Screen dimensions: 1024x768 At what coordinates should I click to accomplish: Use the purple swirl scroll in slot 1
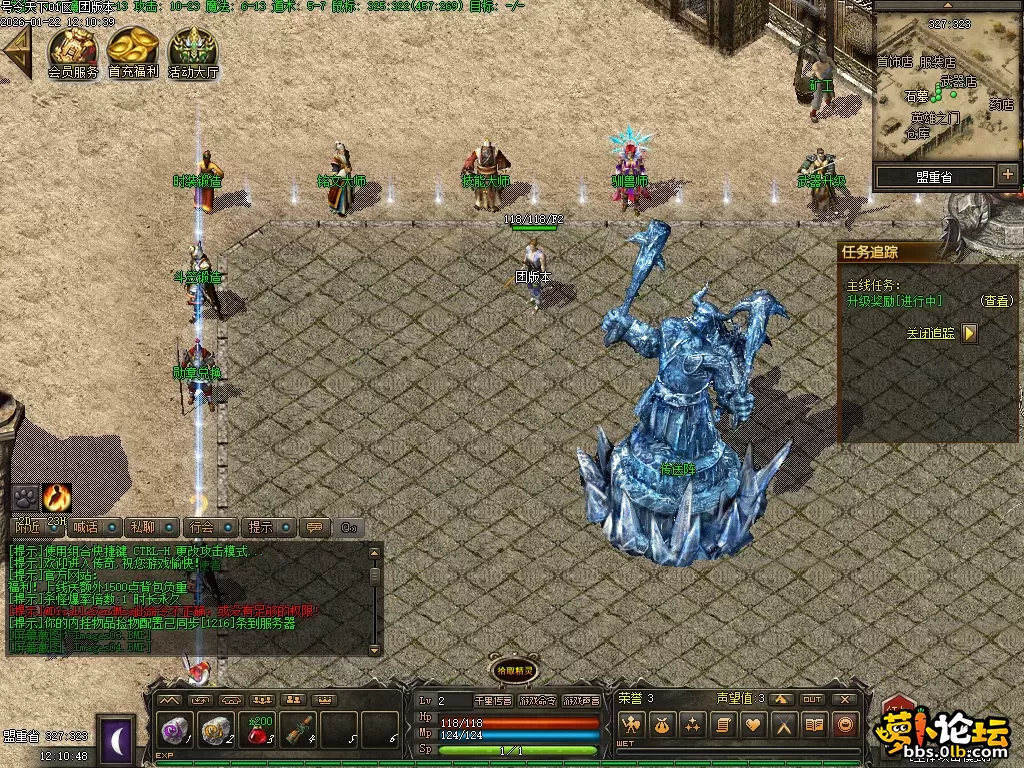pyautogui.click(x=176, y=730)
